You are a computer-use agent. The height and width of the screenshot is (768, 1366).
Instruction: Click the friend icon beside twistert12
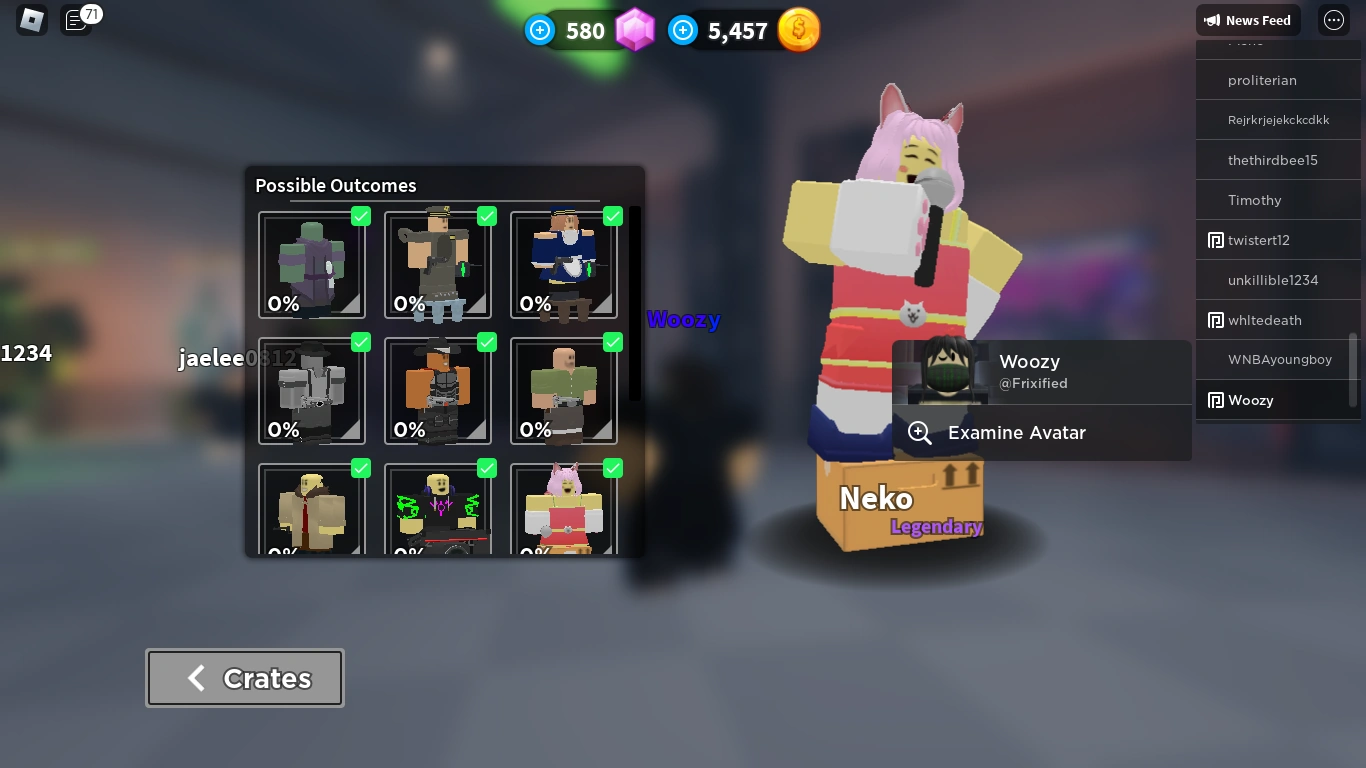(1215, 240)
